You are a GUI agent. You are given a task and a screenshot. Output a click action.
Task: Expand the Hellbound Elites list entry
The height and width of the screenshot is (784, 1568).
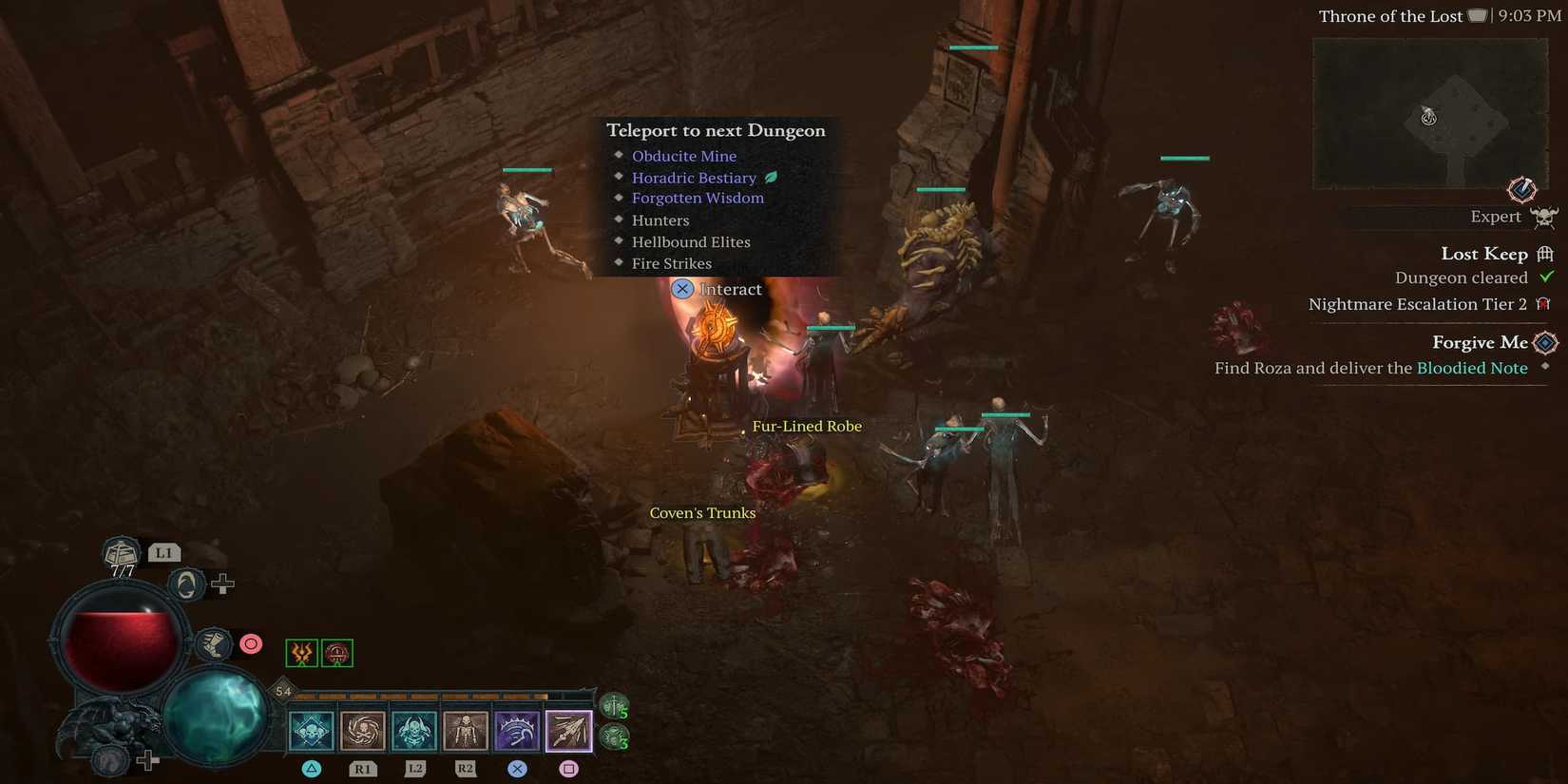pos(691,241)
